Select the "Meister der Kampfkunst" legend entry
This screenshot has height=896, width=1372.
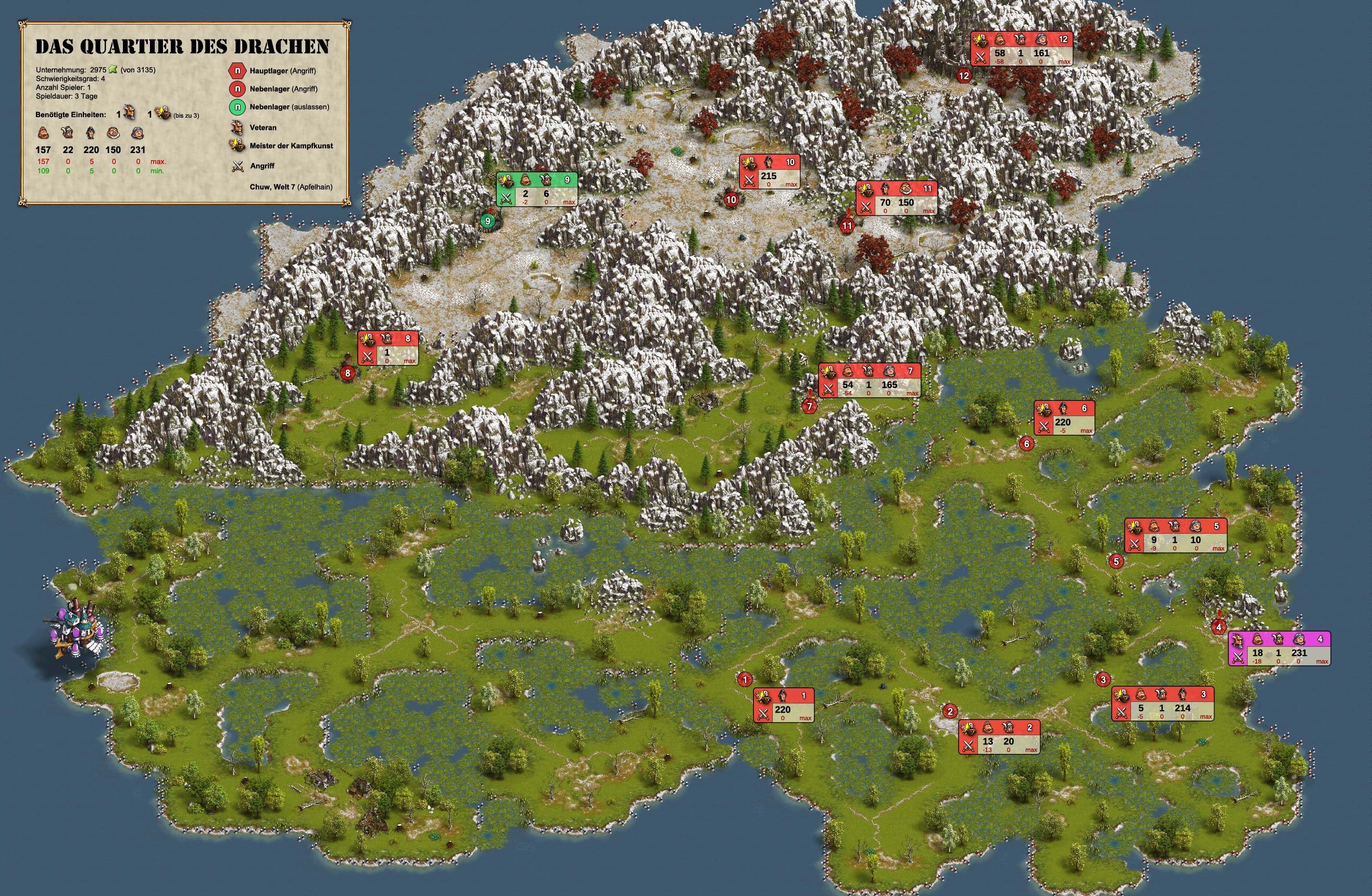point(291,146)
